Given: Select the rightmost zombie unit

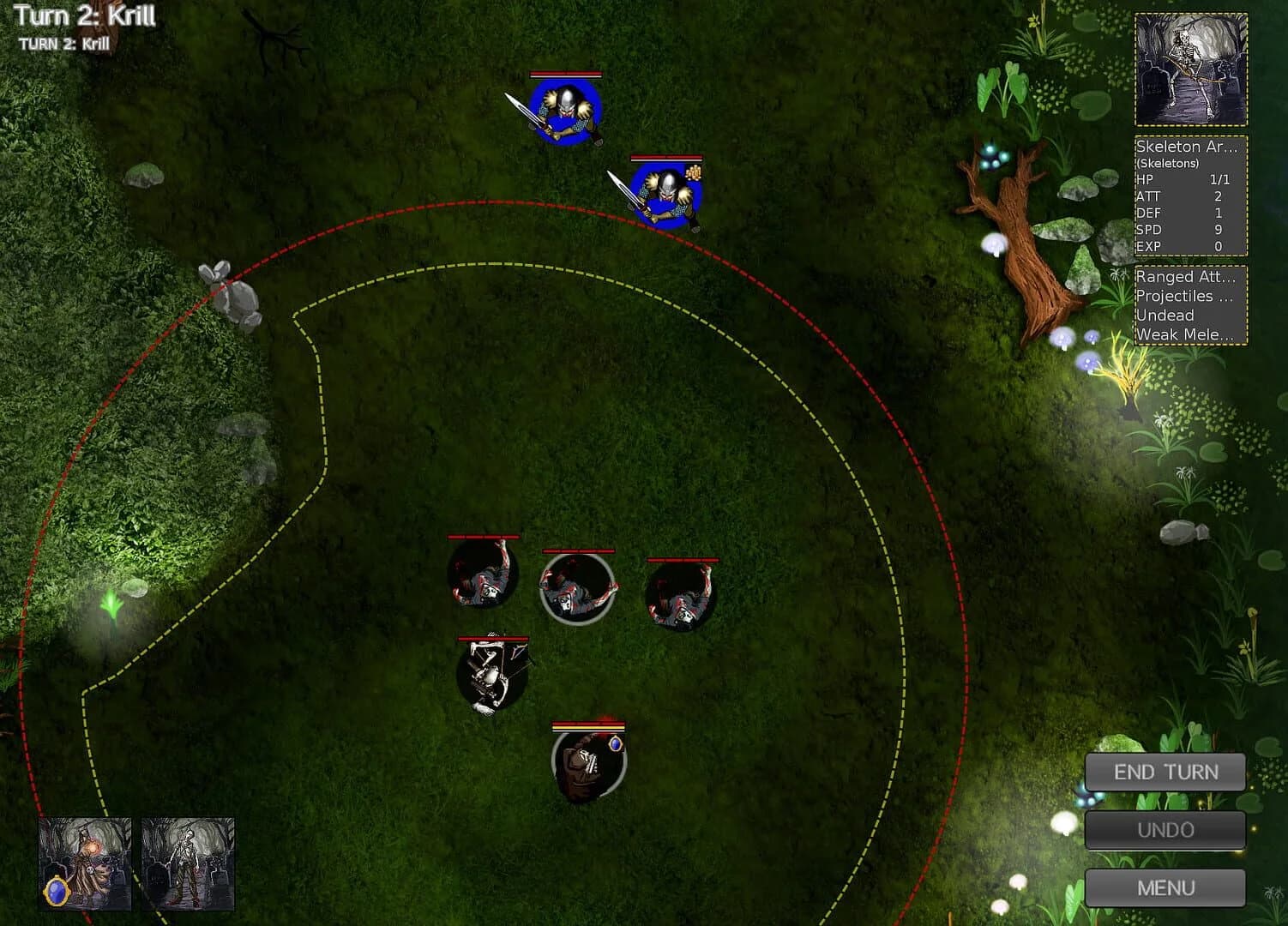Looking at the screenshot, I should pyautogui.click(x=682, y=592).
